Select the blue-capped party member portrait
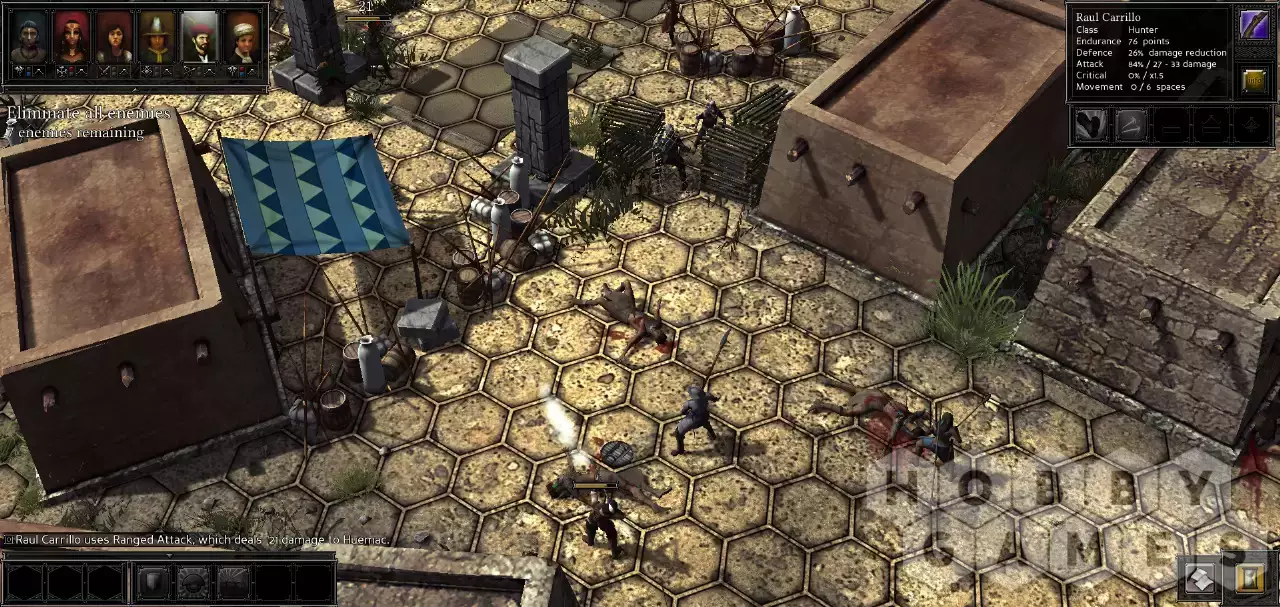This screenshot has width=1280, height=607. pyautogui.click(x=29, y=37)
